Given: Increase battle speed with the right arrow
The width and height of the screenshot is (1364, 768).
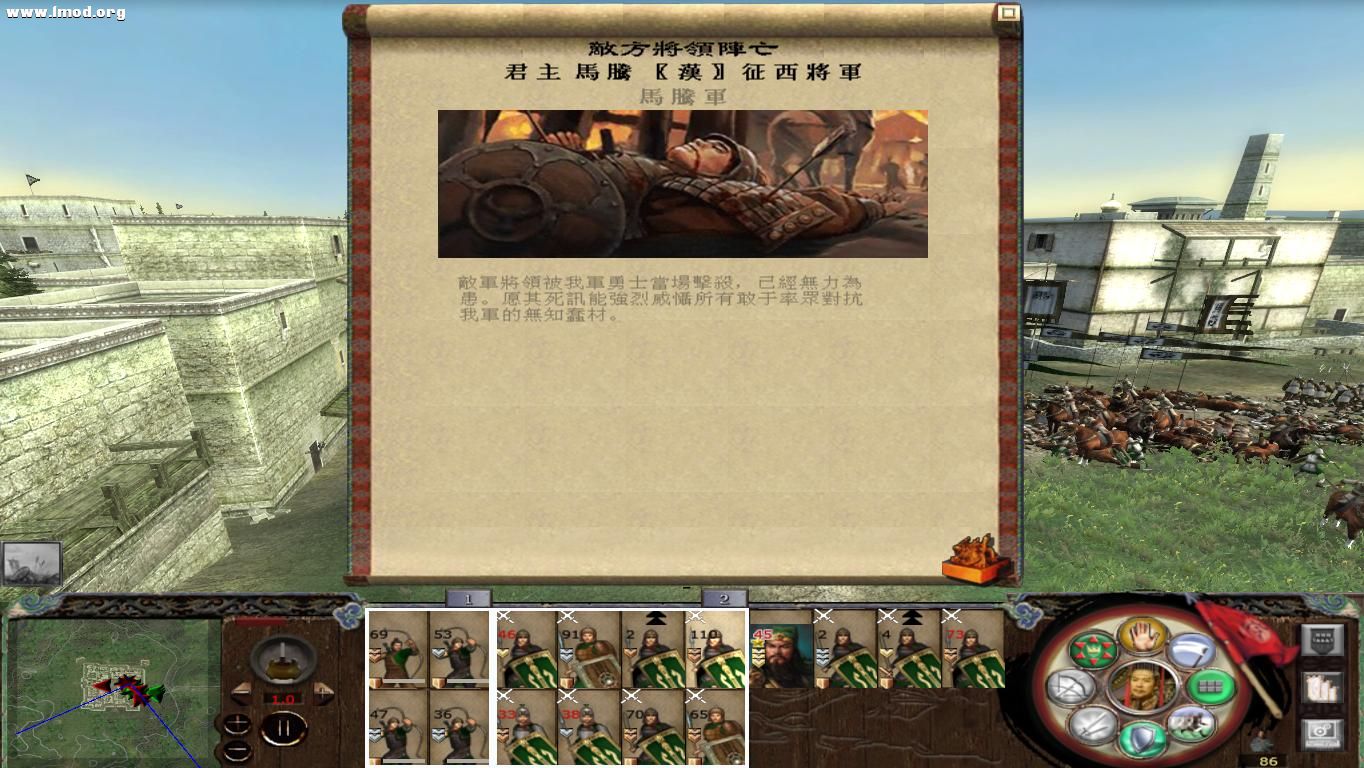Looking at the screenshot, I should point(323,694).
